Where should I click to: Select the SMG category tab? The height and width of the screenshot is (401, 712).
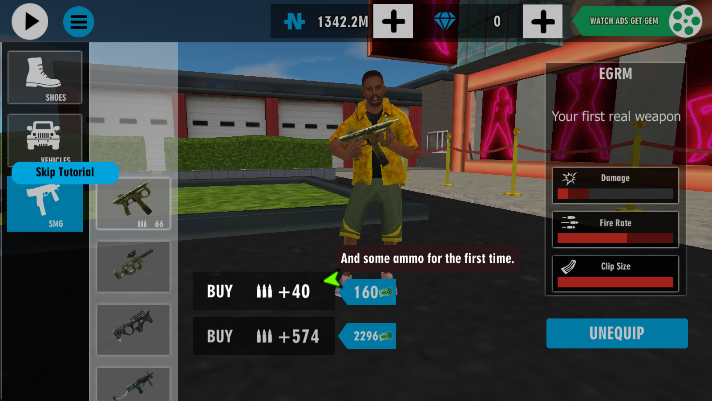tap(45, 203)
